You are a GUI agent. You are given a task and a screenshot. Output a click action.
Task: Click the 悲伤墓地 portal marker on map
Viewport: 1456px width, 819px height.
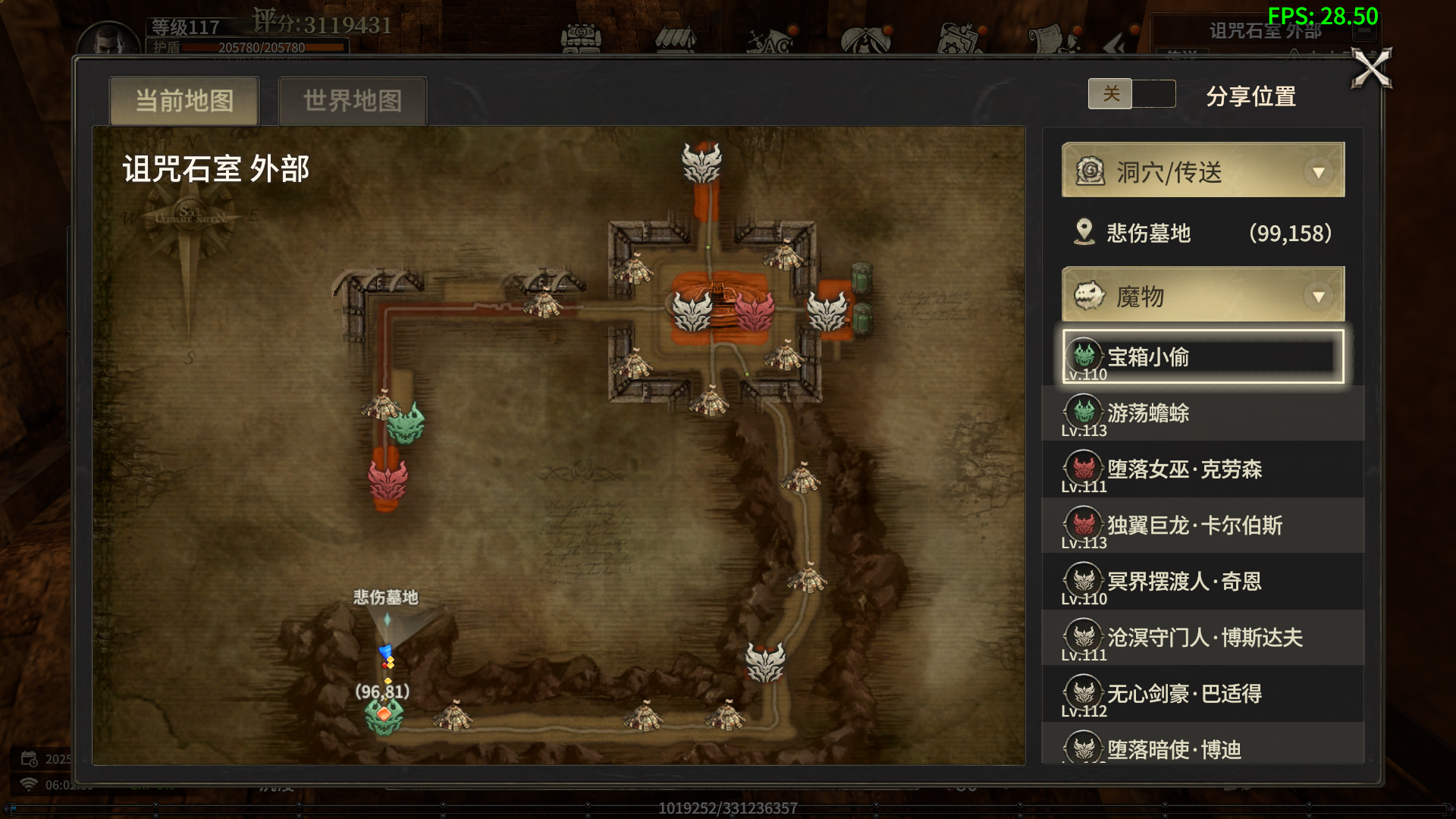387,620
